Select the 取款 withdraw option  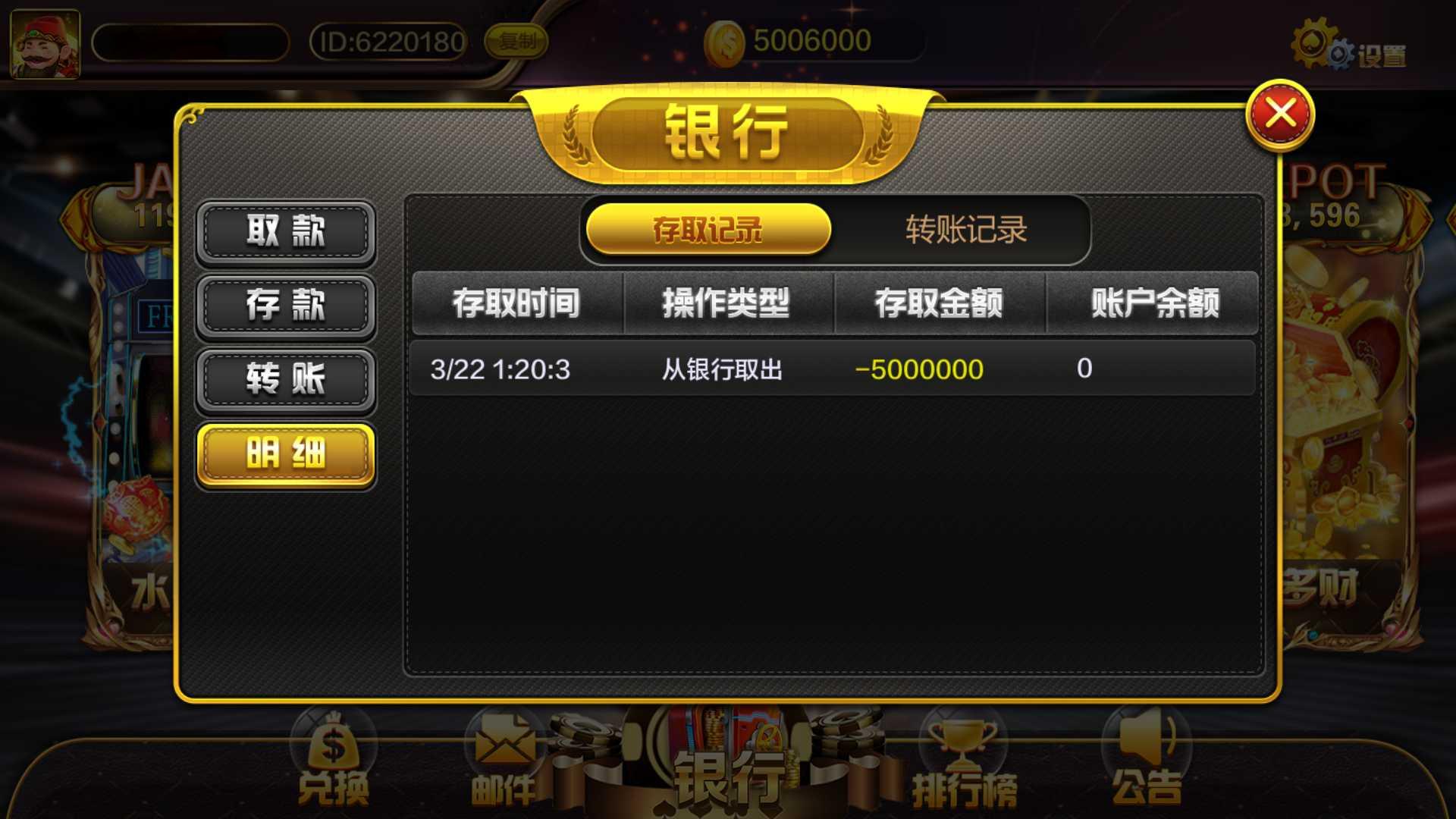[x=285, y=233]
